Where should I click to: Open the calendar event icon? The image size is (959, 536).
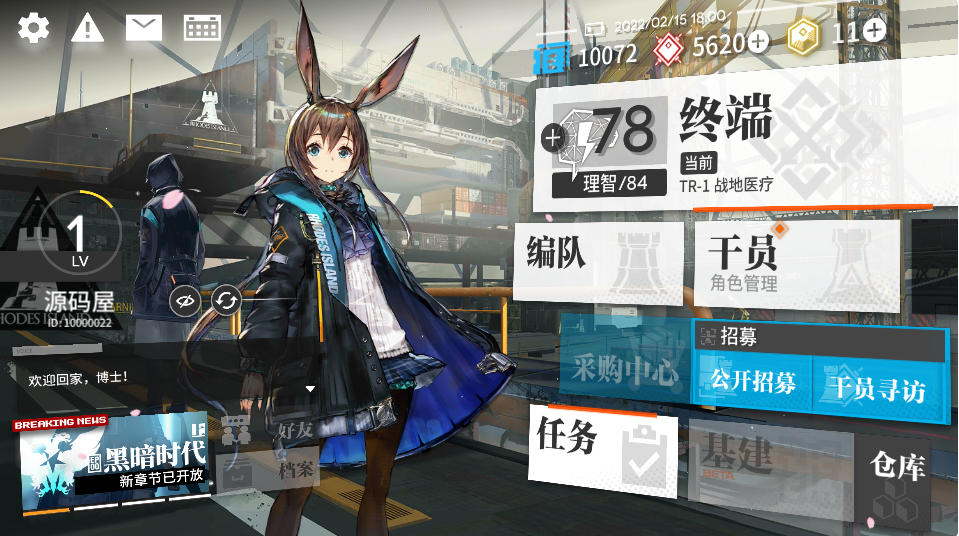pyautogui.click(x=202, y=27)
